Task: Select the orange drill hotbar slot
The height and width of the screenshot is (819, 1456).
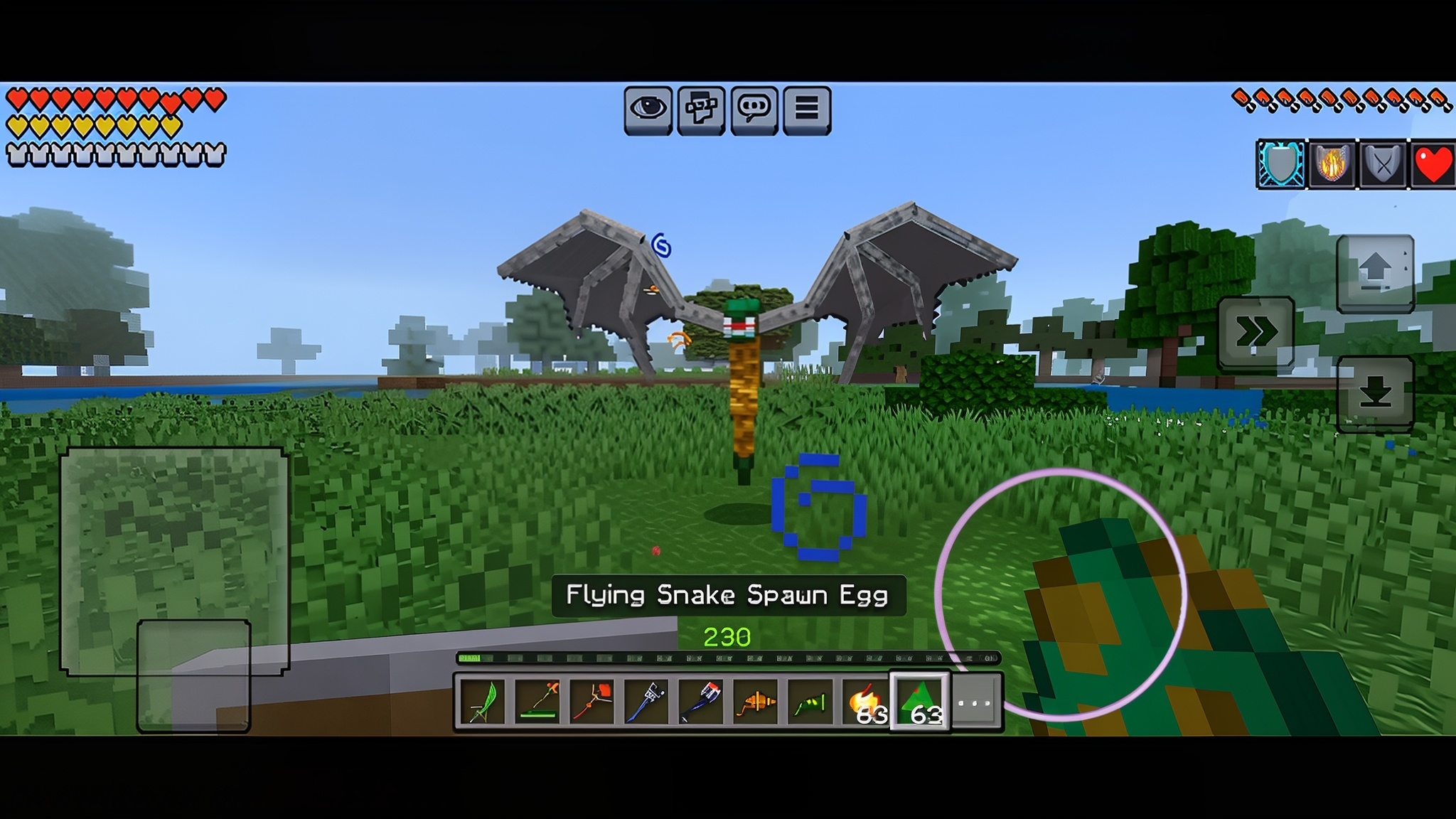Action: pos(756,702)
